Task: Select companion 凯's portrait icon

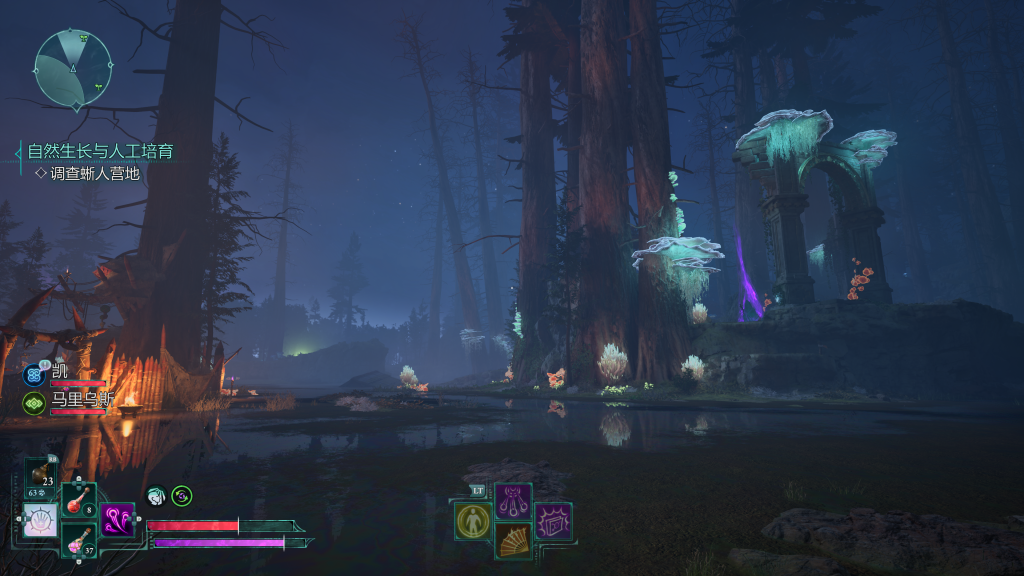Action: pos(33,375)
